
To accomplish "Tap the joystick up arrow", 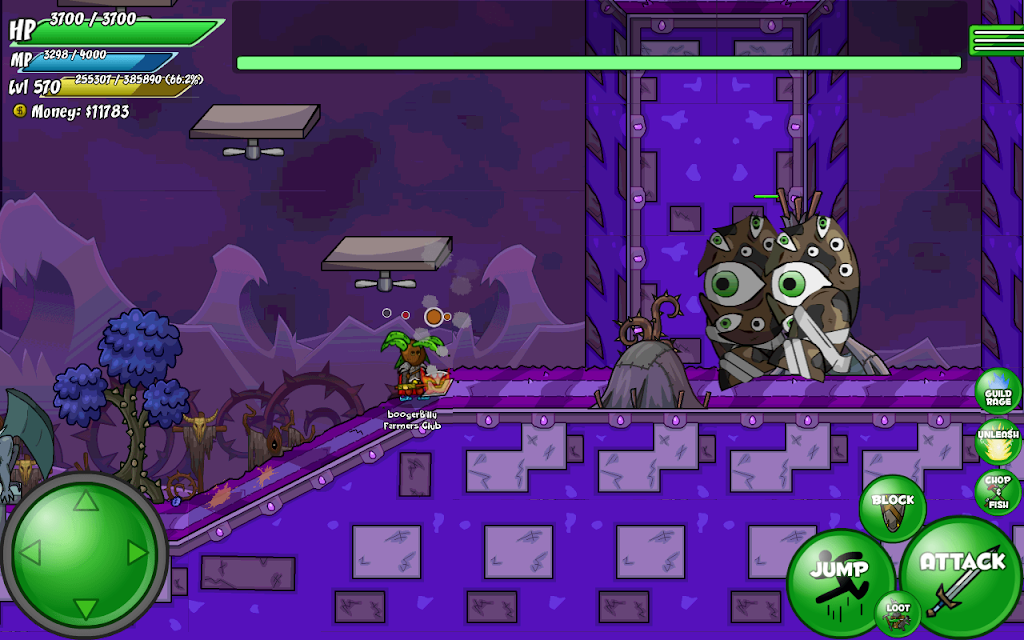I will coord(85,499).
